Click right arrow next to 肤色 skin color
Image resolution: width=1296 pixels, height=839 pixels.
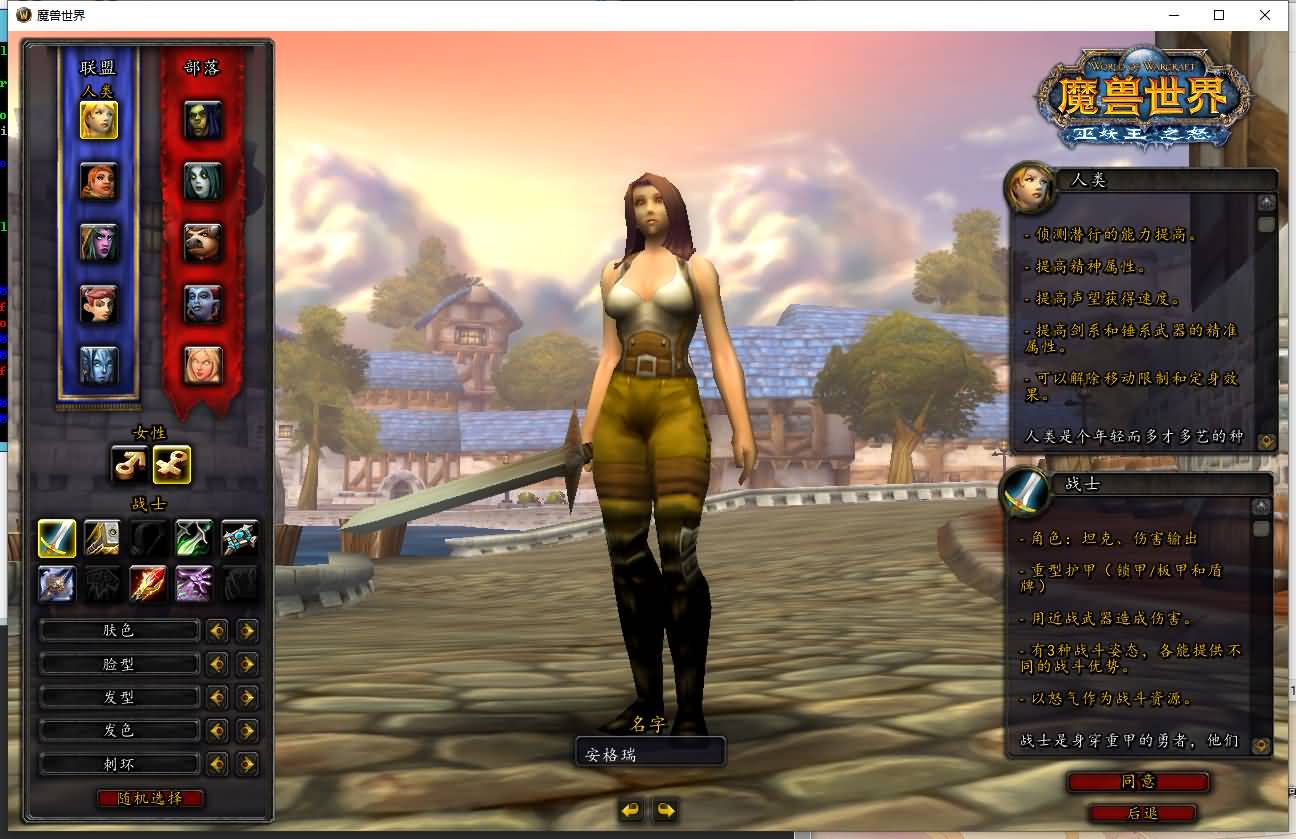246,631
